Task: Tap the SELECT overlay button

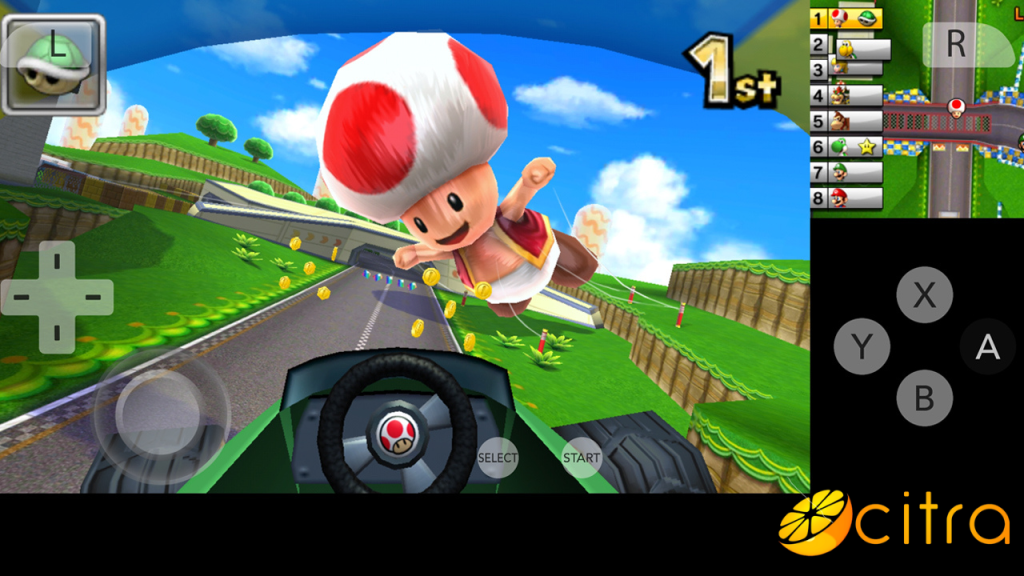Action: click(497, 458)
